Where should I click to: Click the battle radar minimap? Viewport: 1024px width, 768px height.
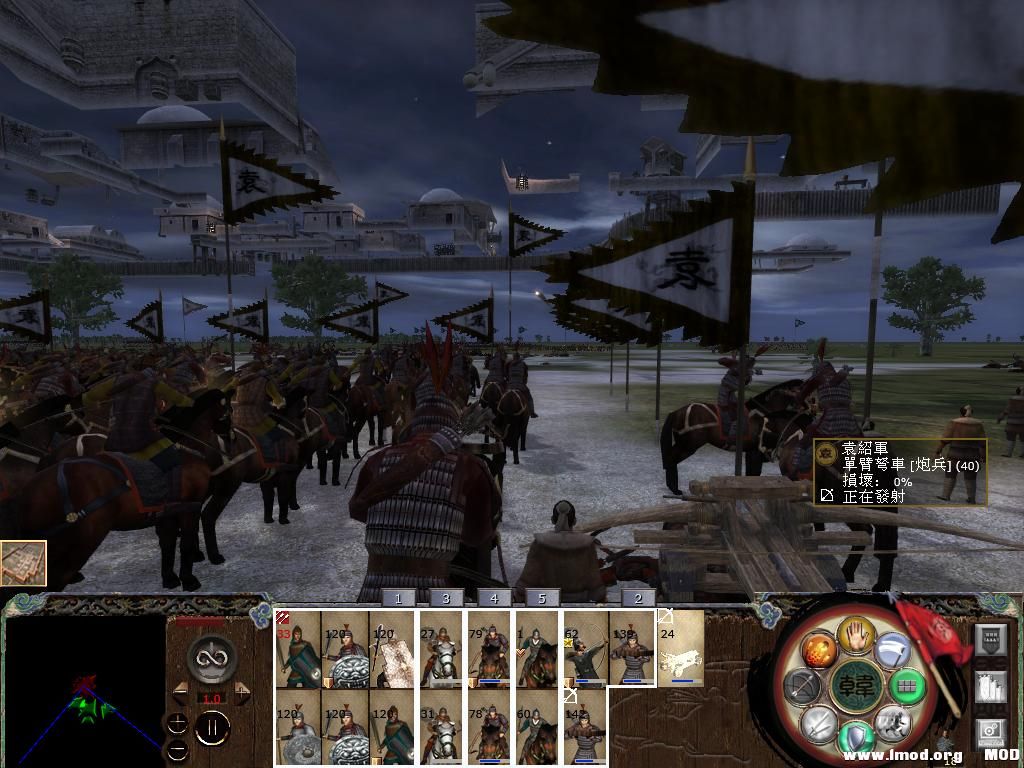pyautogui.click(x=82, y=690)
